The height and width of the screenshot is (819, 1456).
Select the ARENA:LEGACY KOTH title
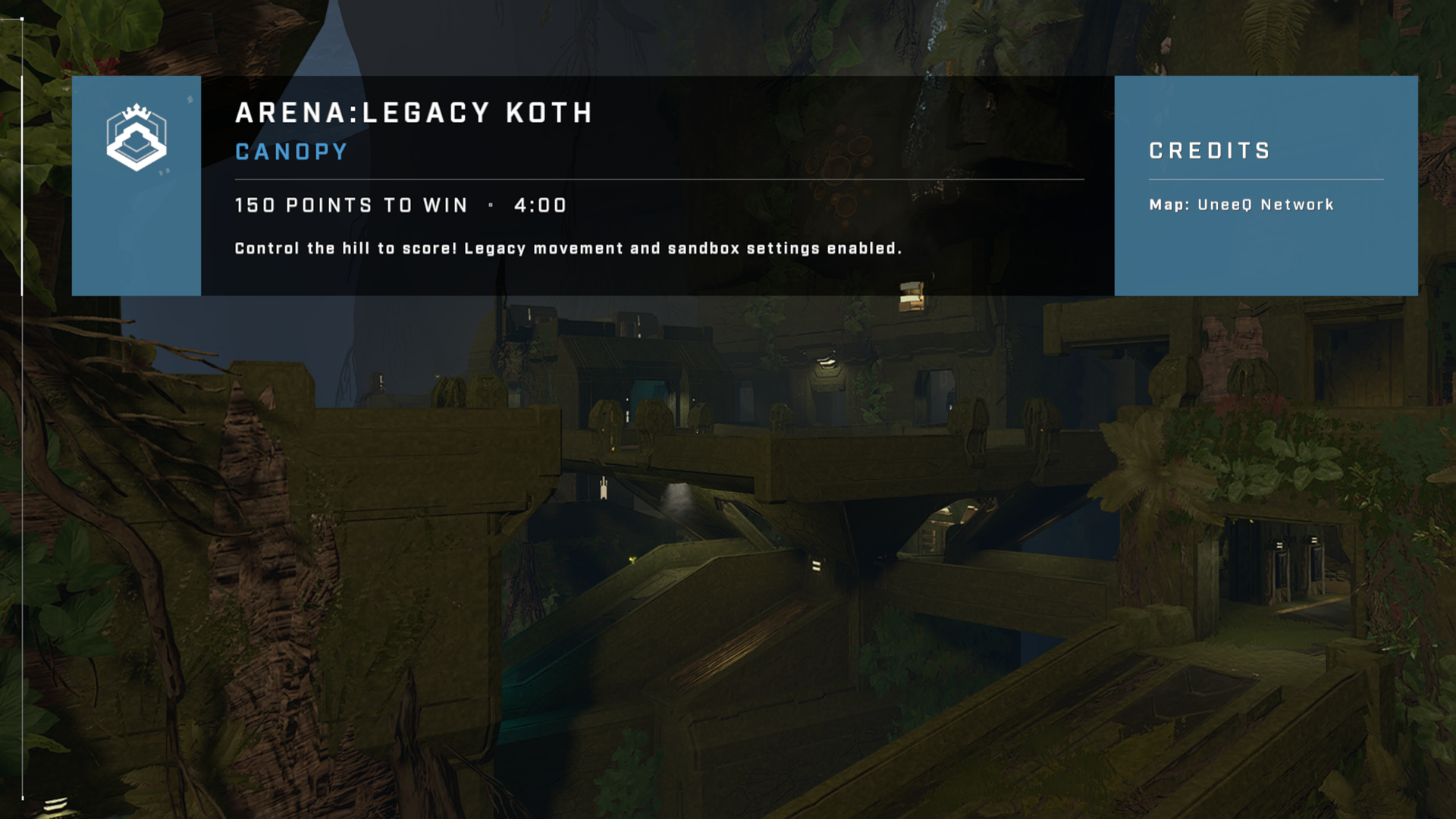pyautogui.click(x=413, y=114)
